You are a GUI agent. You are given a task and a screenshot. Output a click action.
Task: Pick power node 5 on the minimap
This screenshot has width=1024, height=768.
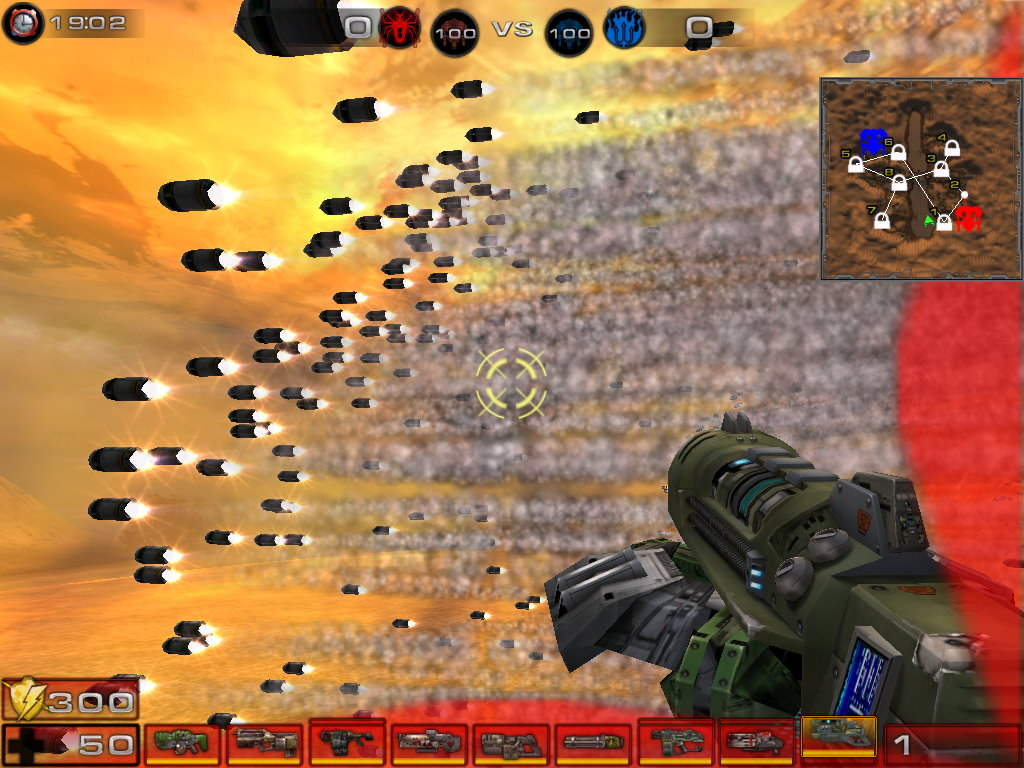[856, 164]
